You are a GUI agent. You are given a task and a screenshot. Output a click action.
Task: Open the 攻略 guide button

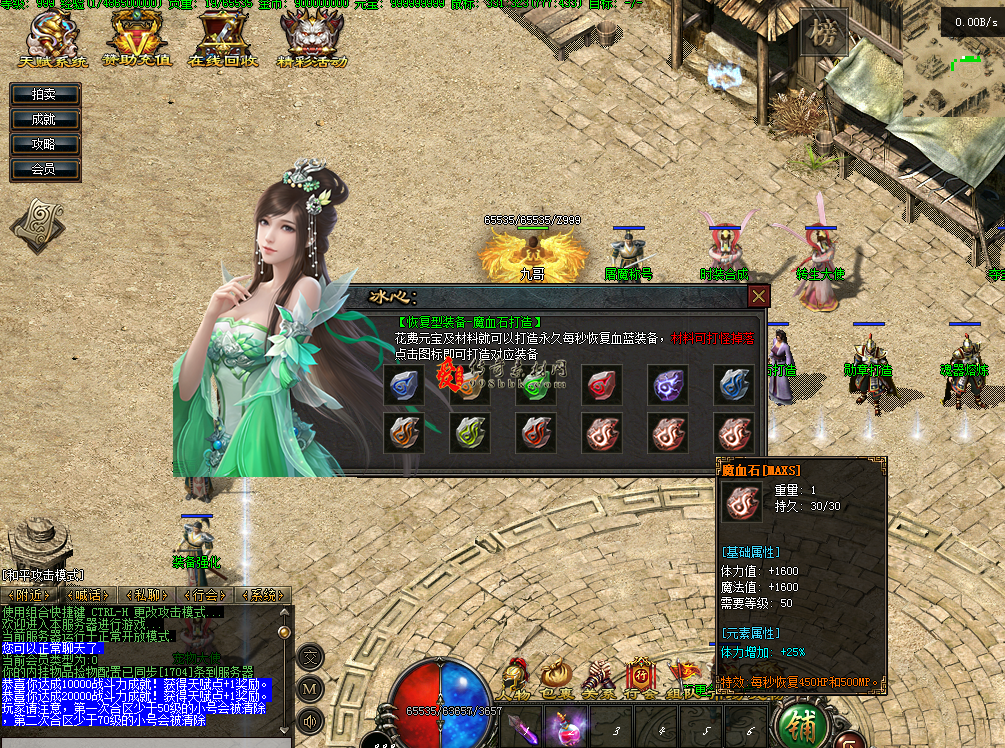pyautogui.click(x=44, y=144)
